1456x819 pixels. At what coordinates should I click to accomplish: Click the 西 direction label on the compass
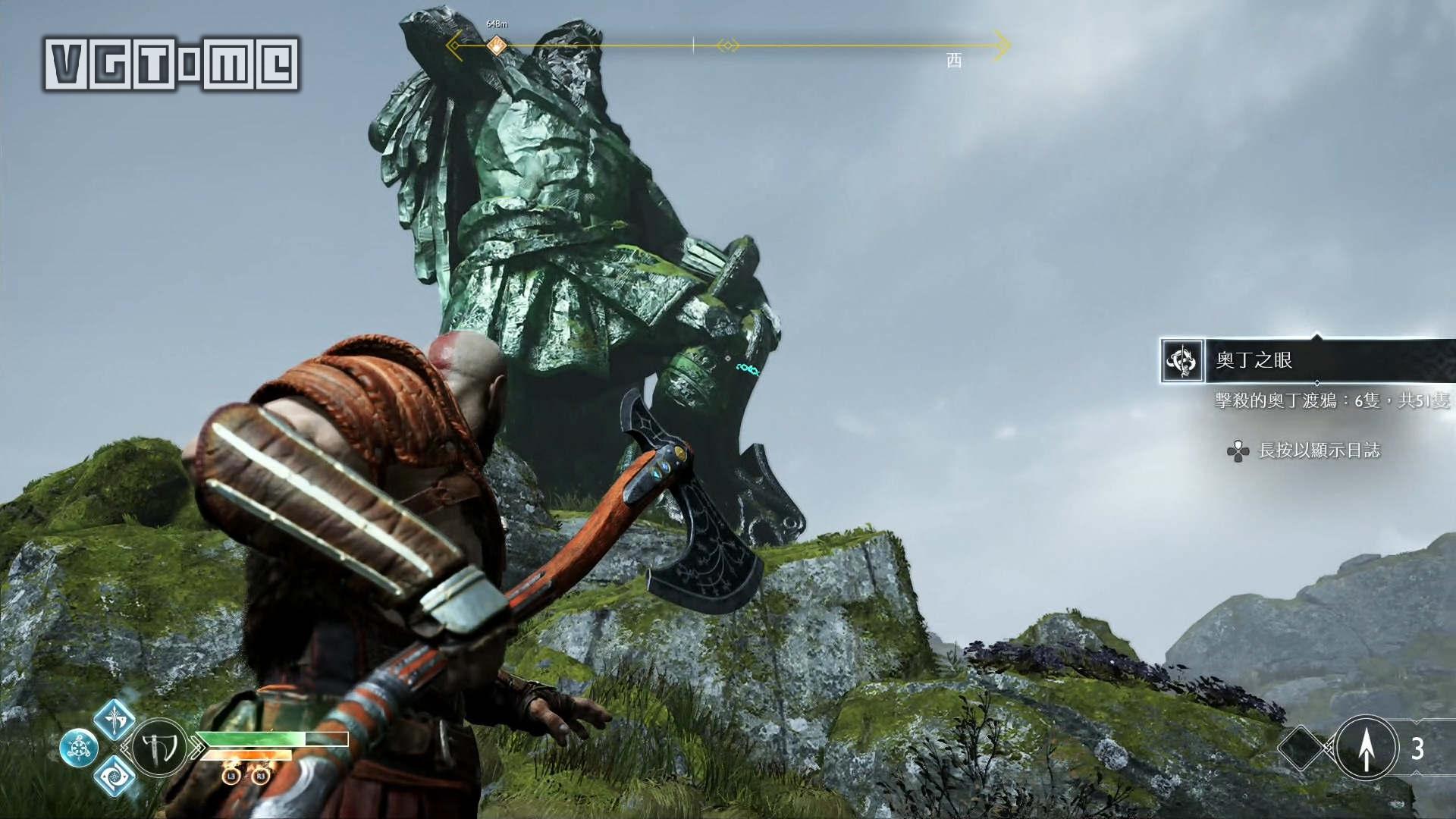[x=954, y=61]
